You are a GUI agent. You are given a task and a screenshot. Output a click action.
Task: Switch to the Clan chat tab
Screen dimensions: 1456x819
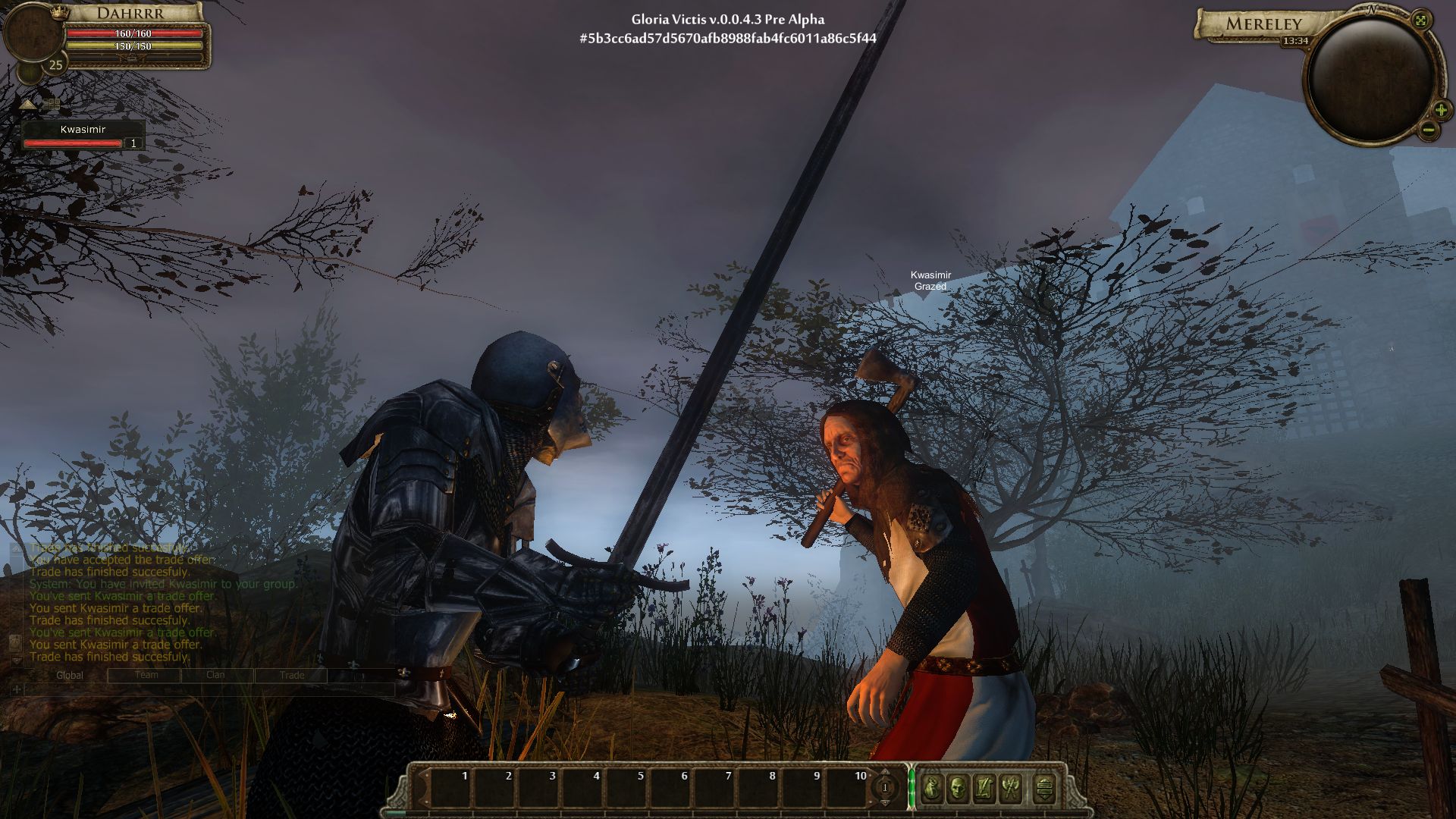[x=215, y=675]
